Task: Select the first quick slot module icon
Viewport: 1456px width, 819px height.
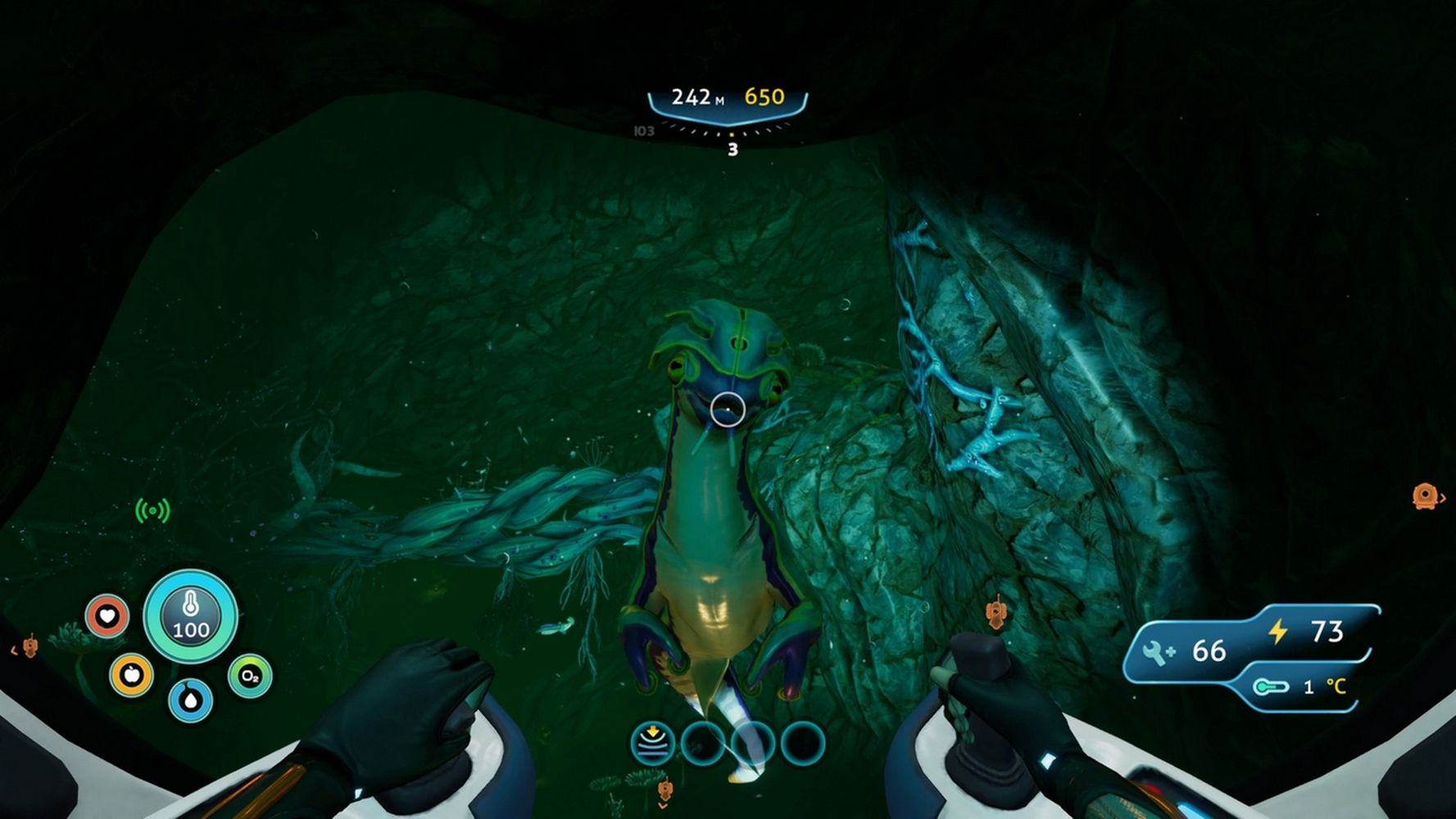Action: click(652, 743)
